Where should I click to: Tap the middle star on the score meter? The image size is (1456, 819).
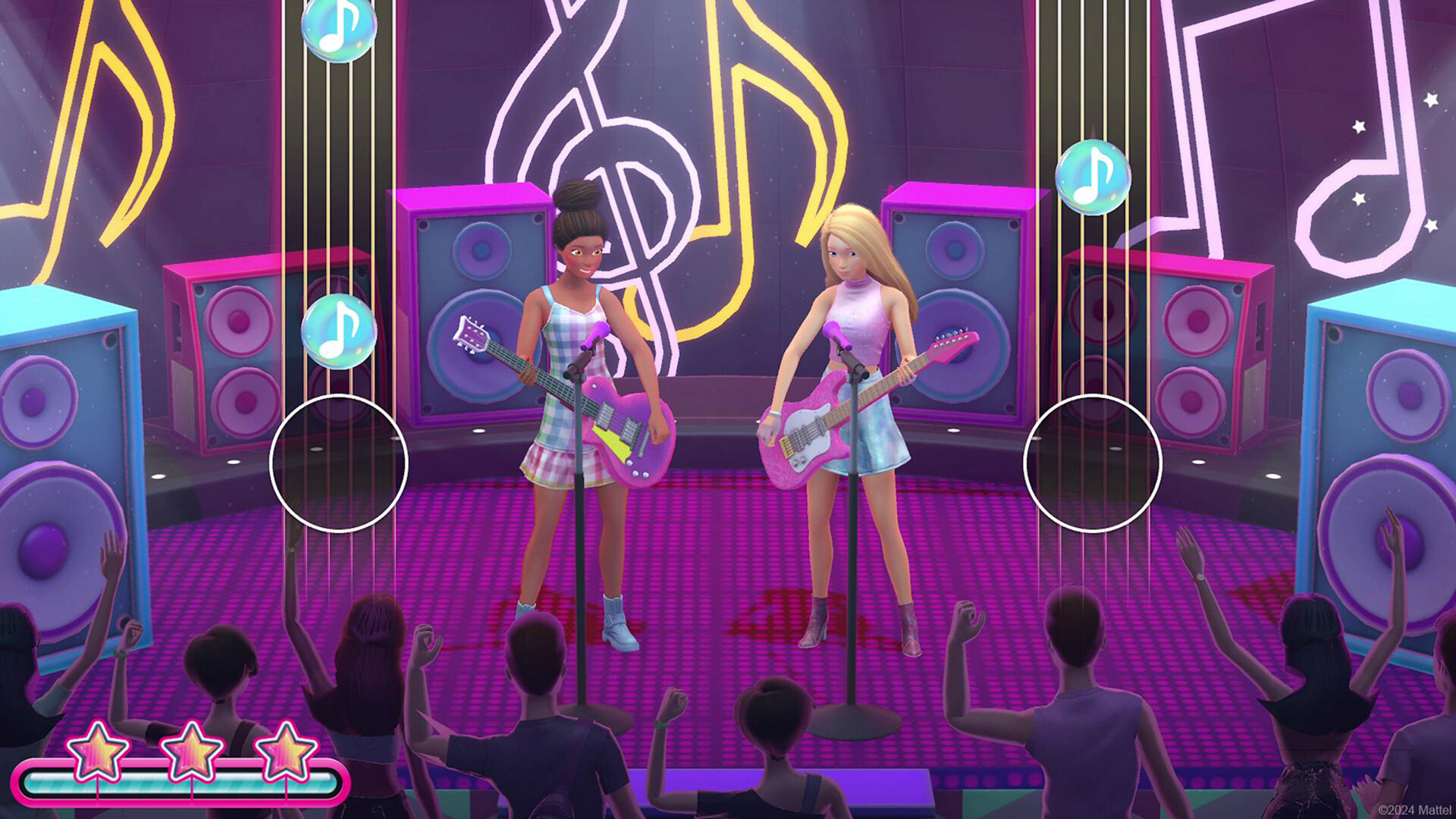191,752
